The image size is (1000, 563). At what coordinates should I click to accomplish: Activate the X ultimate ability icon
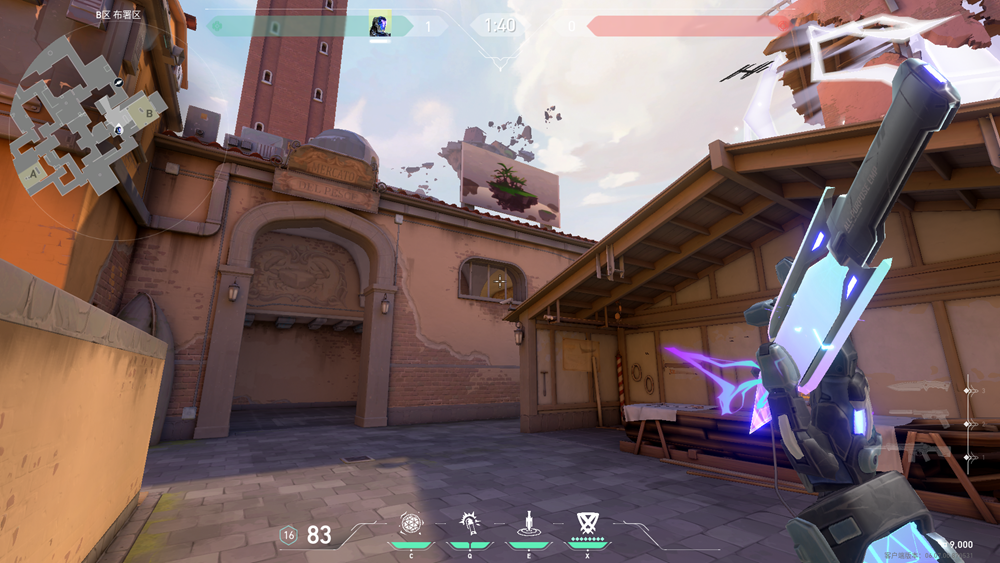(587, 523)
